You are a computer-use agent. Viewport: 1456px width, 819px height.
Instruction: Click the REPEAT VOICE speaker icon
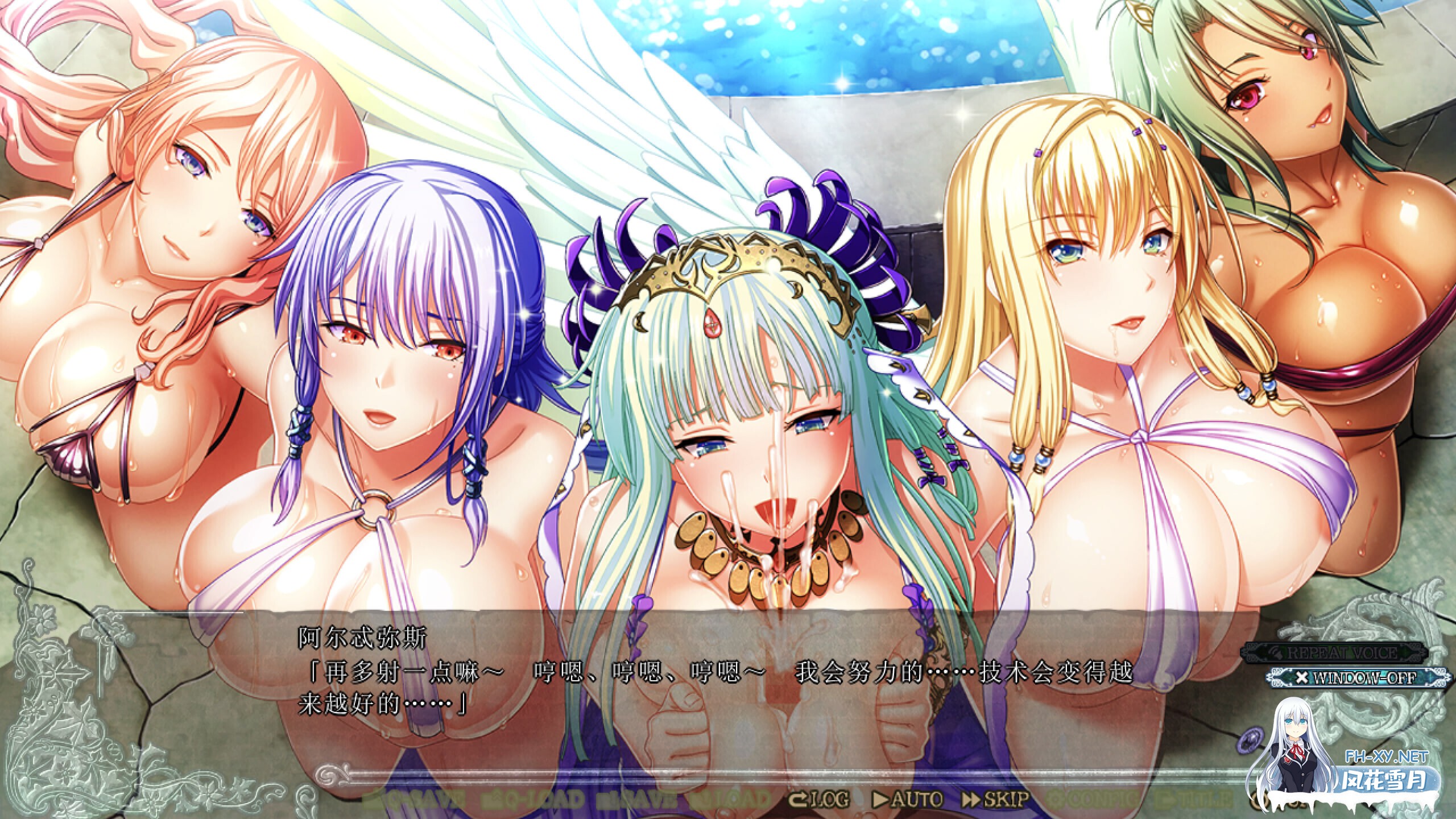pos(1278,654)
